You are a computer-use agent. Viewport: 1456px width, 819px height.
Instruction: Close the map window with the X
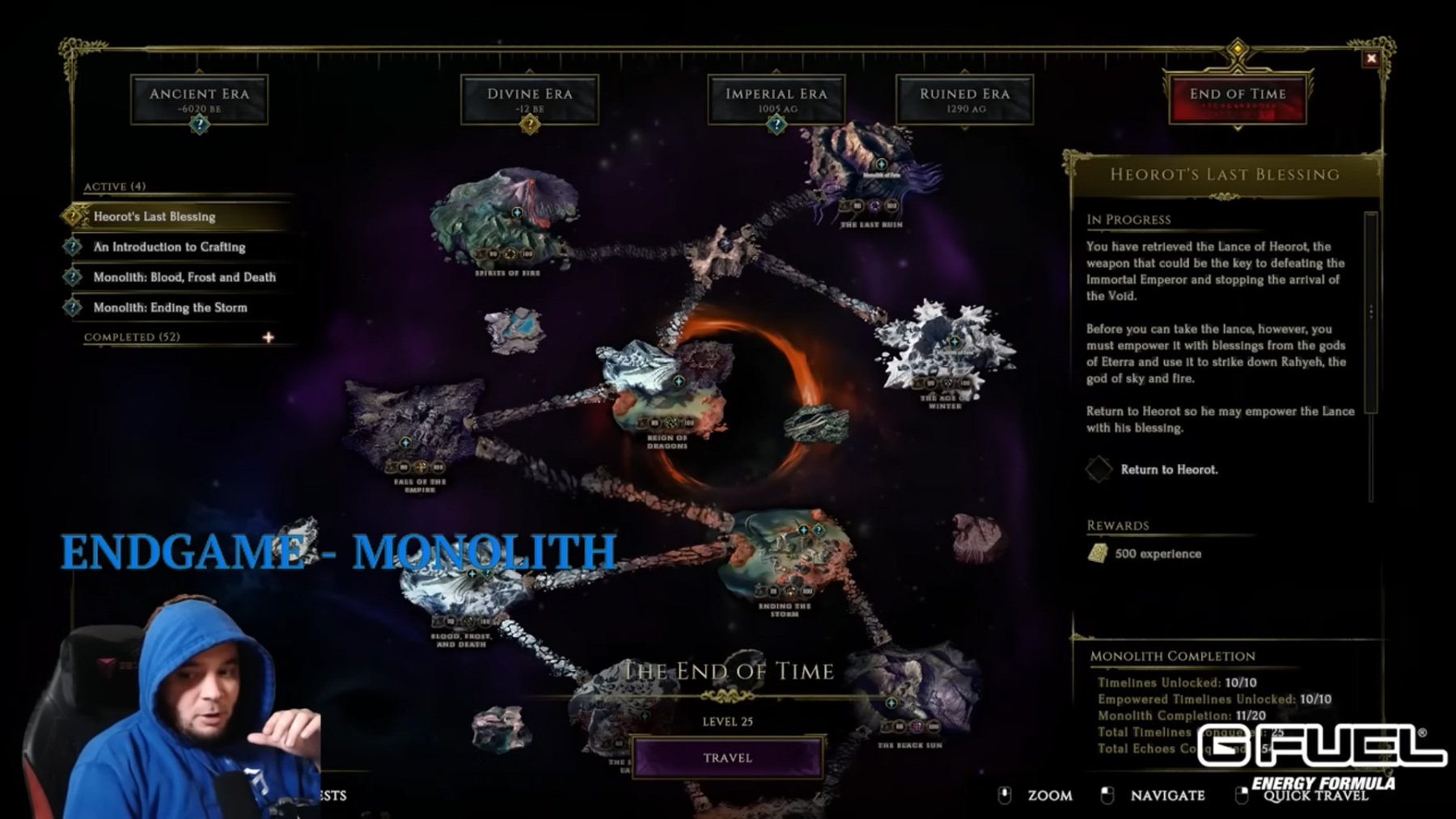1371,58
